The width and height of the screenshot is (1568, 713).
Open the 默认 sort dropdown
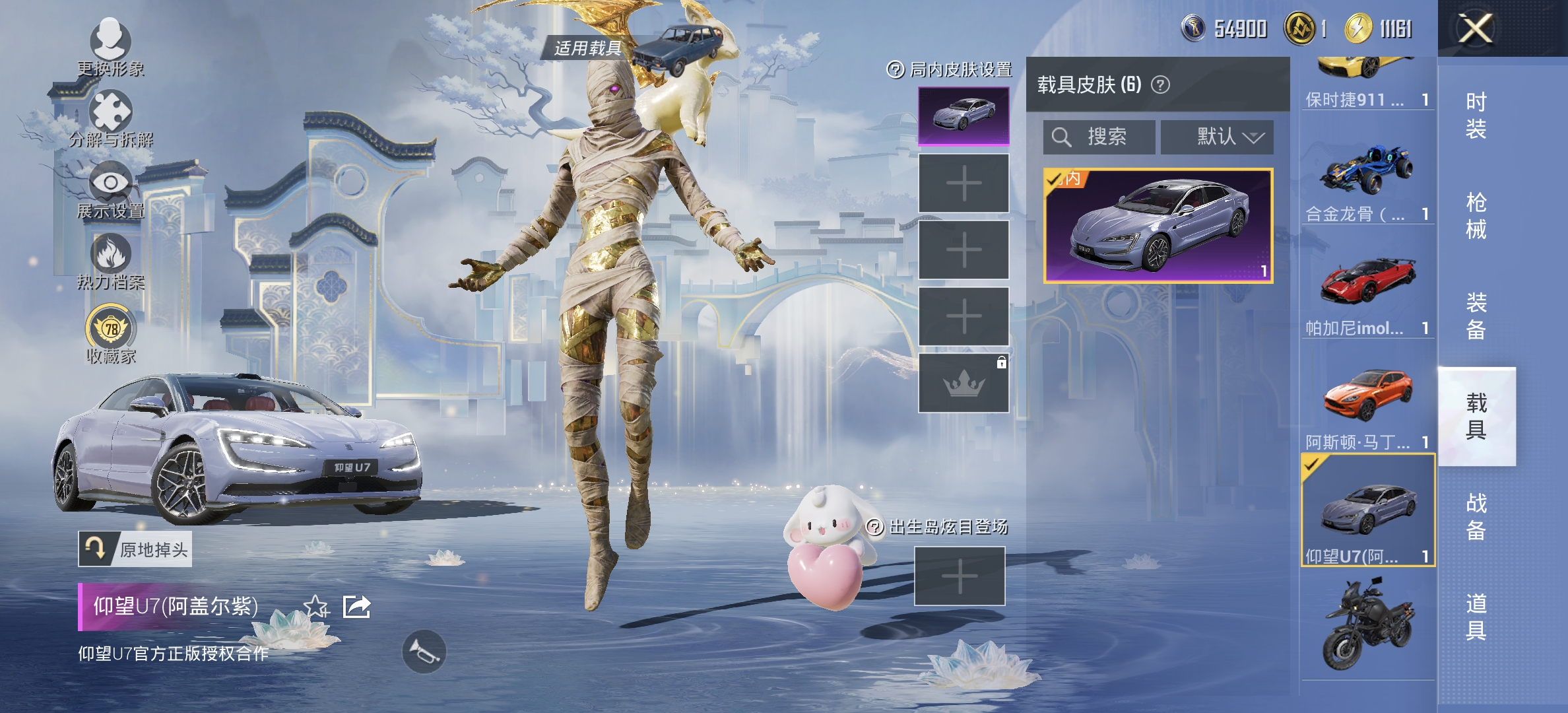point(1217,137)
